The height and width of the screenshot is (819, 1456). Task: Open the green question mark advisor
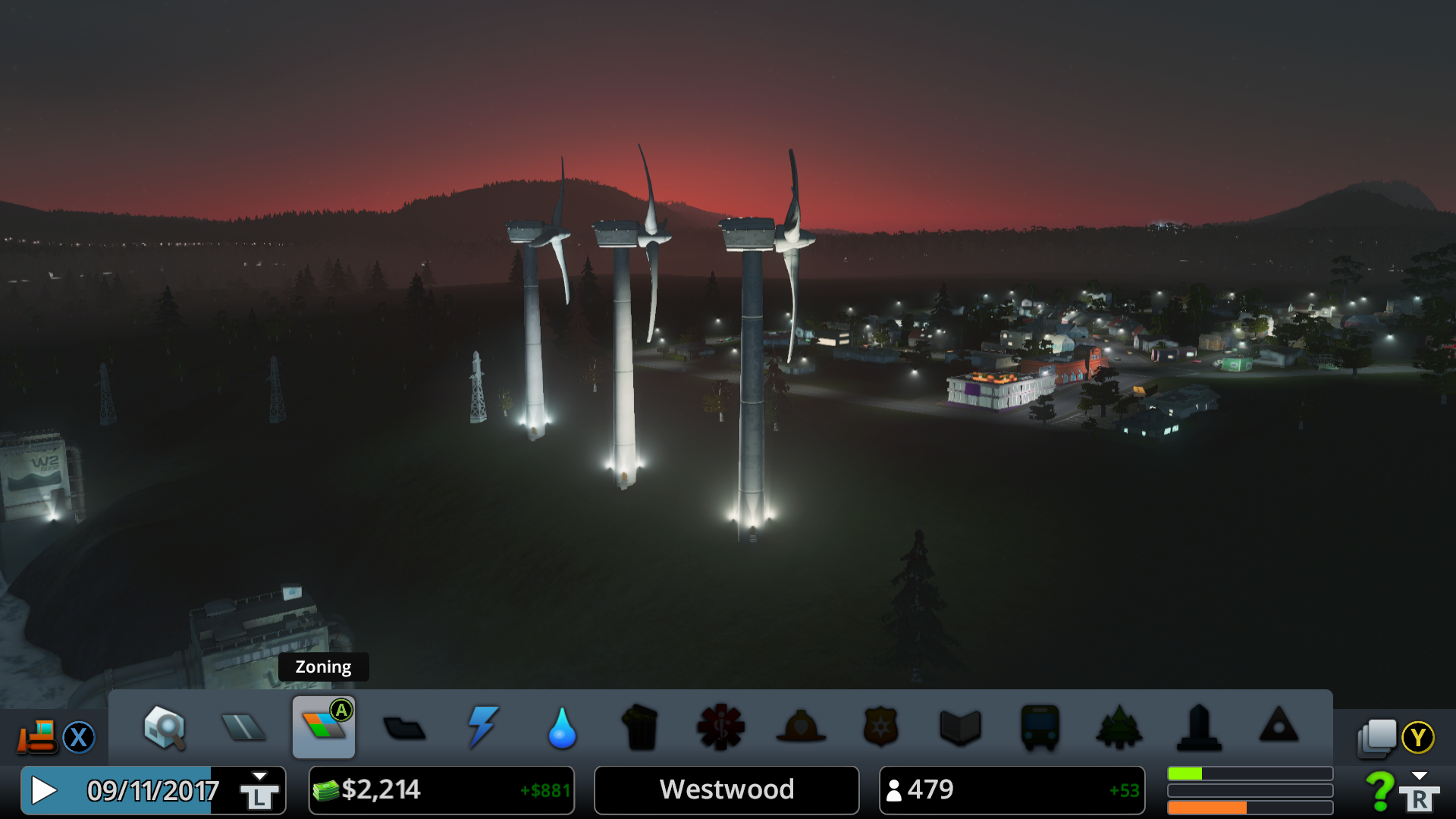point(1380,790)
